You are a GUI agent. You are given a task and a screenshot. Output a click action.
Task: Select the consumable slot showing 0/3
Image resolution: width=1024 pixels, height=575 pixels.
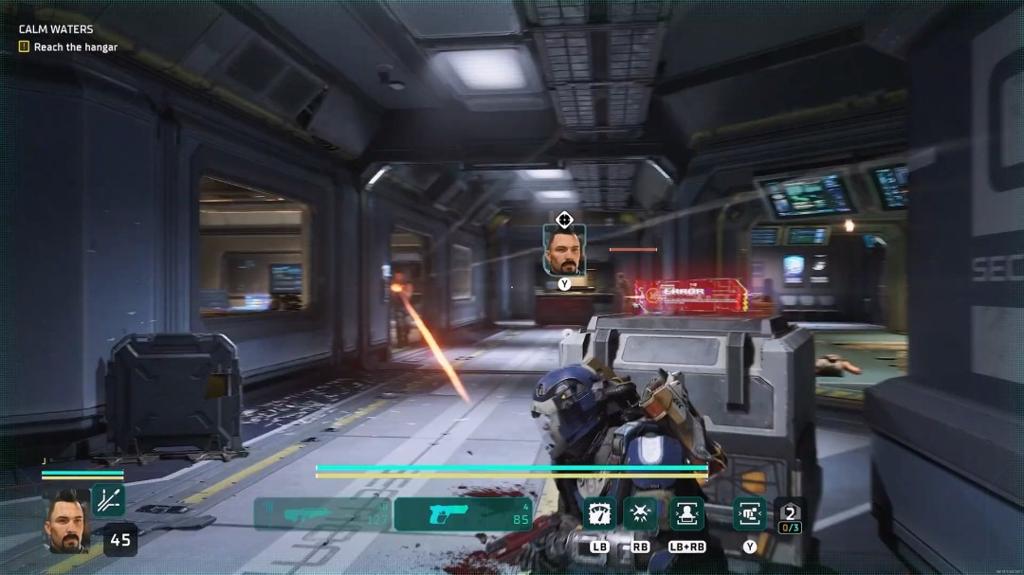[x=790, y=515]
